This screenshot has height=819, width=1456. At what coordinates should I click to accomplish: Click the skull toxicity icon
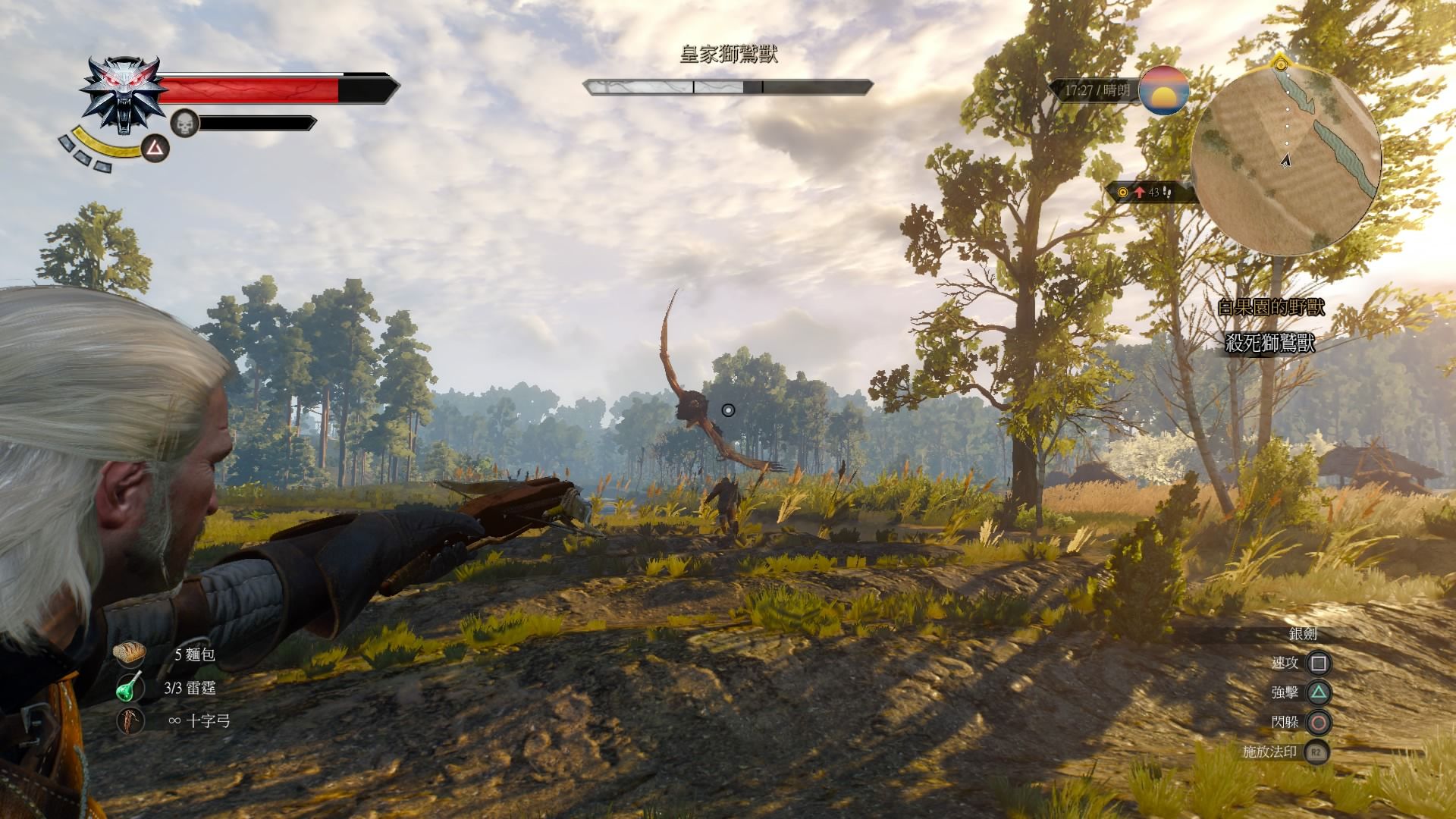184,123
